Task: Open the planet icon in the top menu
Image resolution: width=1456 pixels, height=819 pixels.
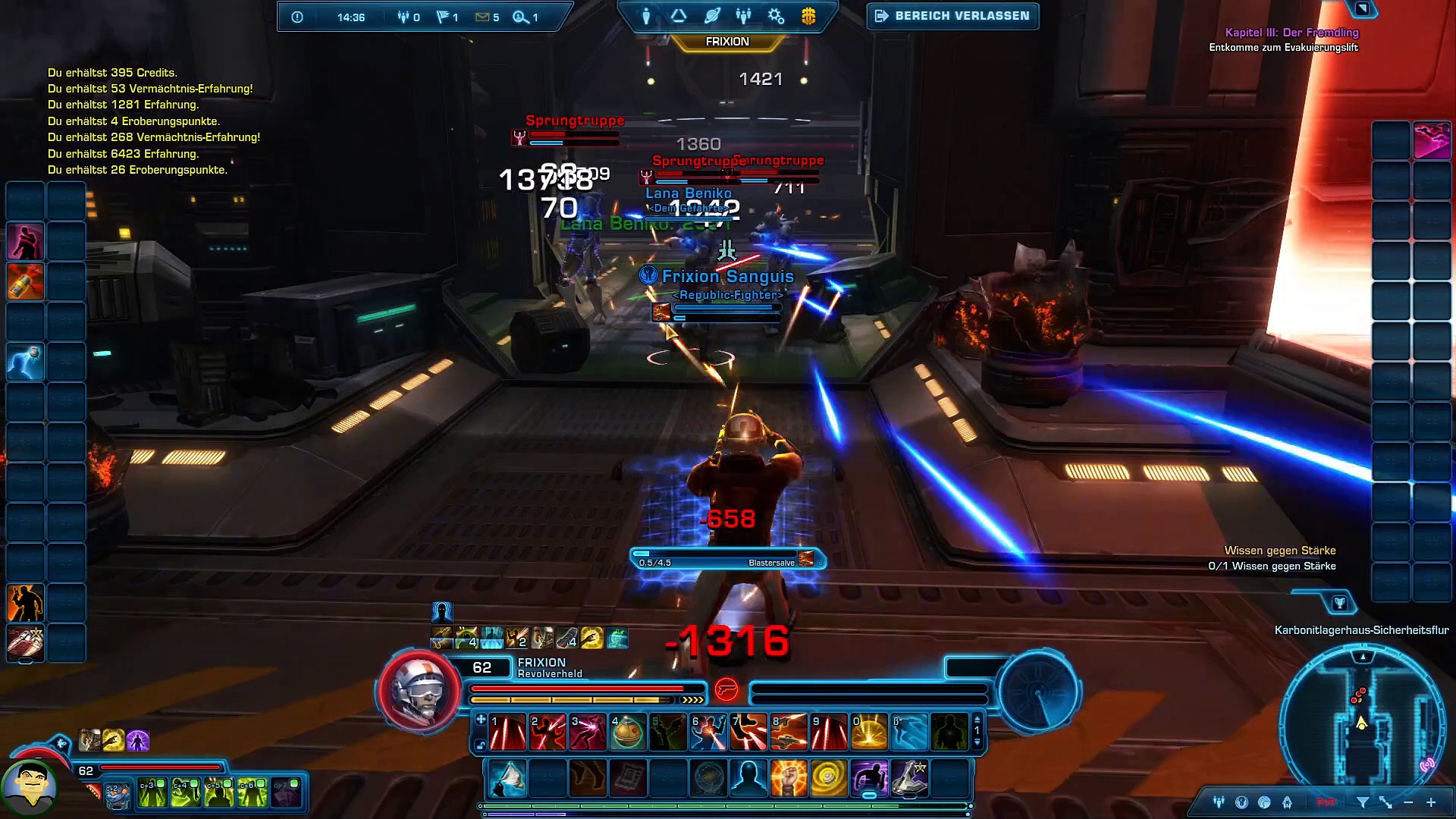Action: coord(712,16)
